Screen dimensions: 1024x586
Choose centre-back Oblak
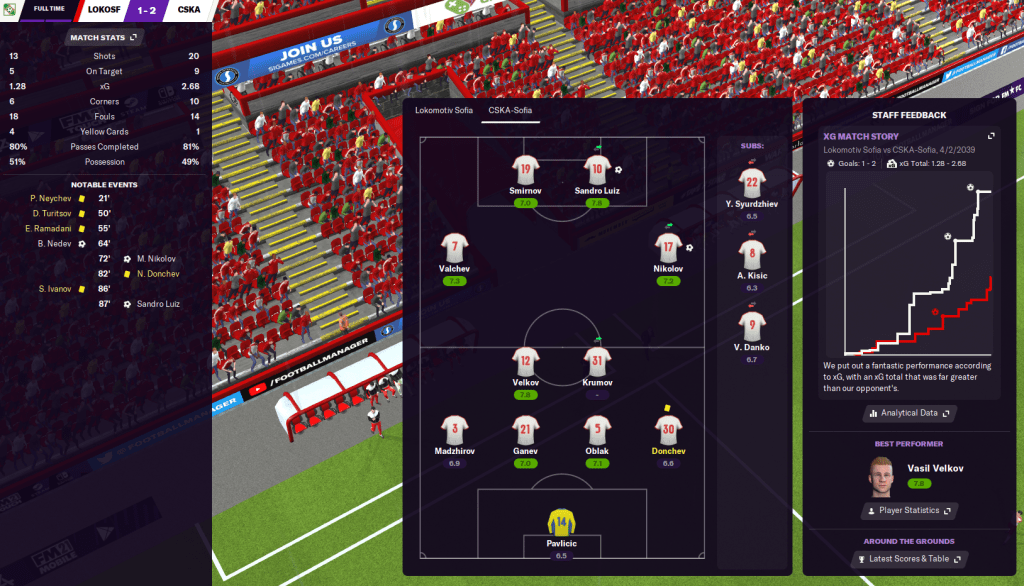pos(597,431)
